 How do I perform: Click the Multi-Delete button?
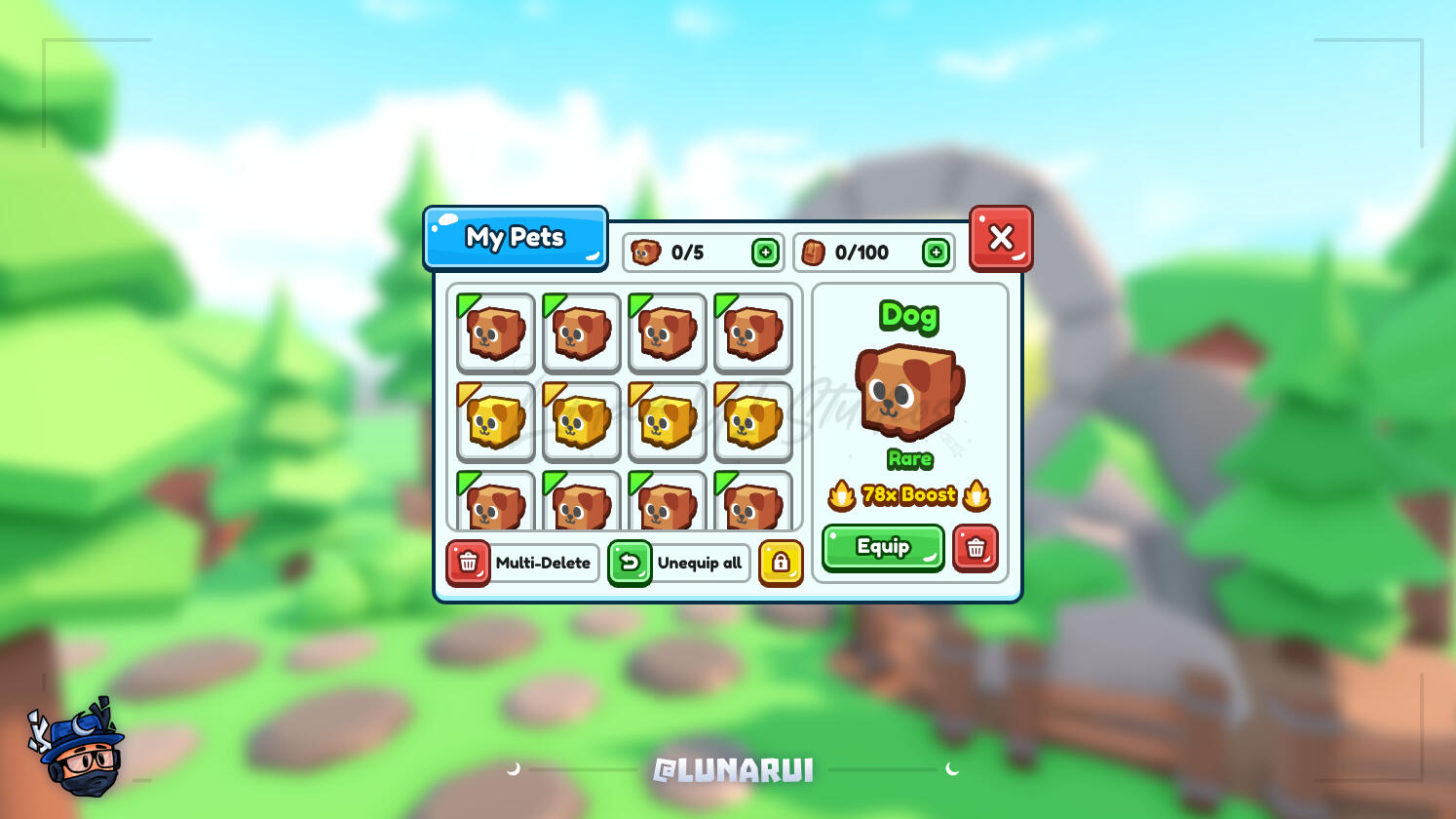pos(543,564)
